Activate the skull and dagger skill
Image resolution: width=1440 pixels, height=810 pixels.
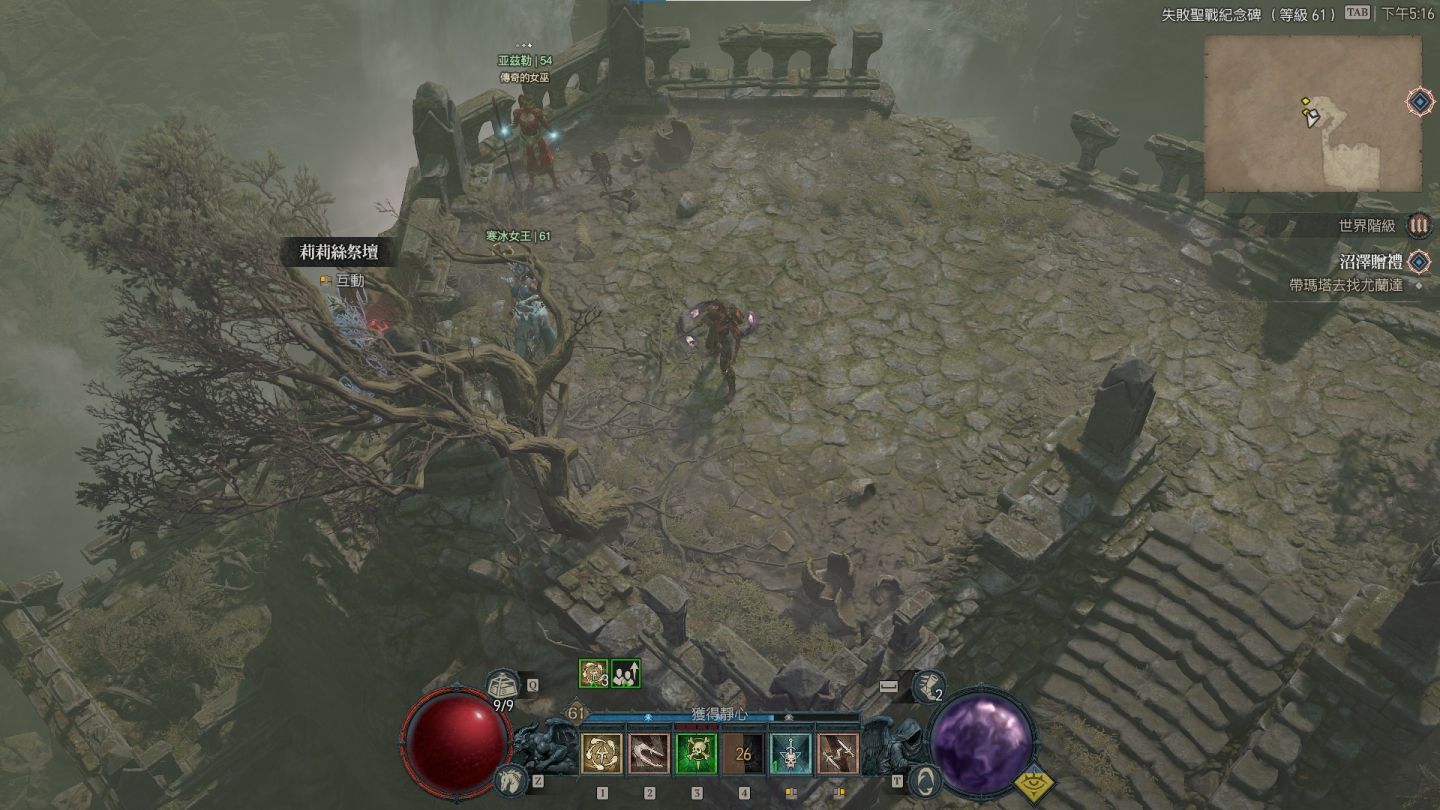790,754
